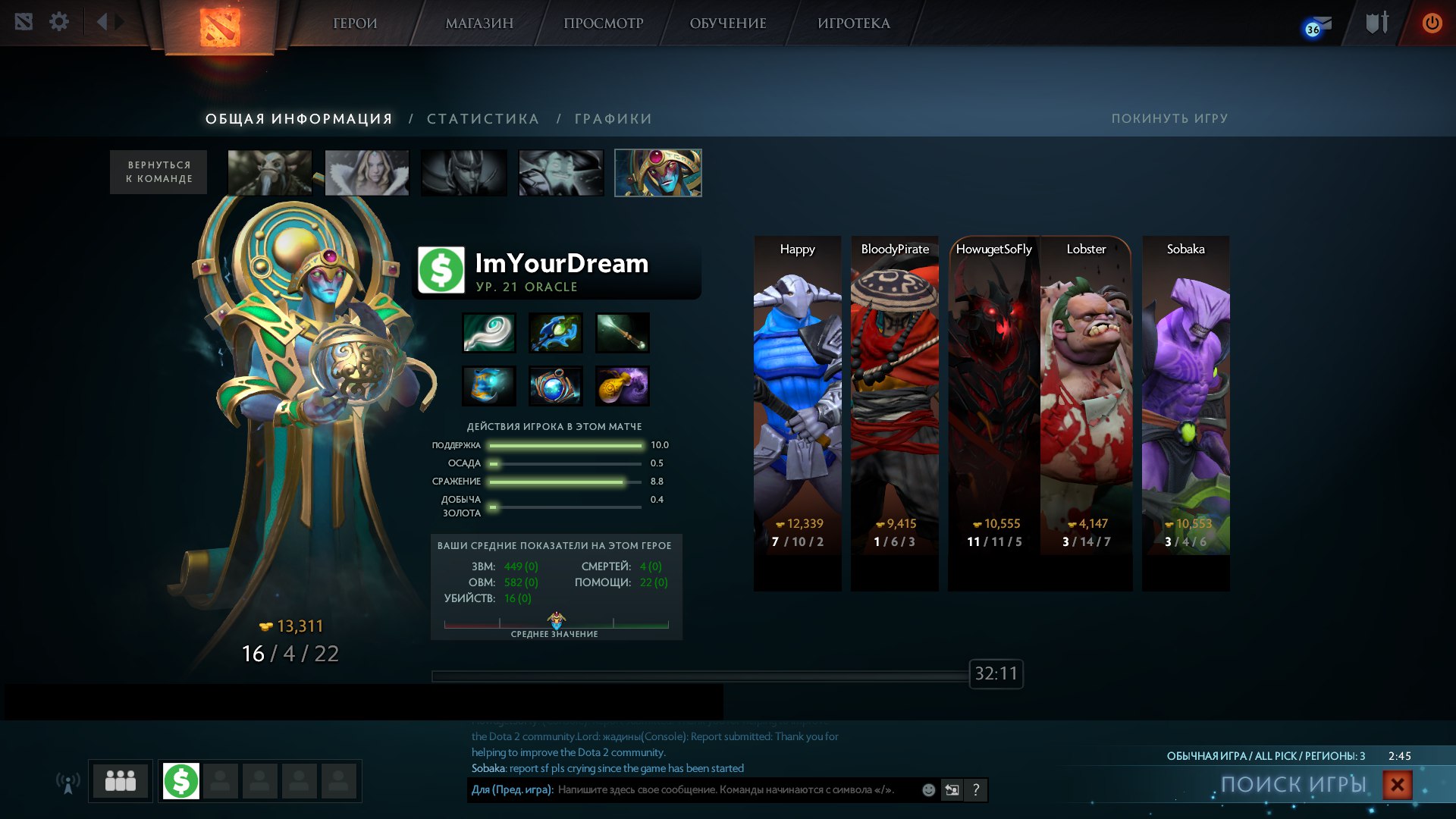Open the ГЕРОИ menu
The width and height of the screenshot is (1456, 819).
click(x=355, y=24)
